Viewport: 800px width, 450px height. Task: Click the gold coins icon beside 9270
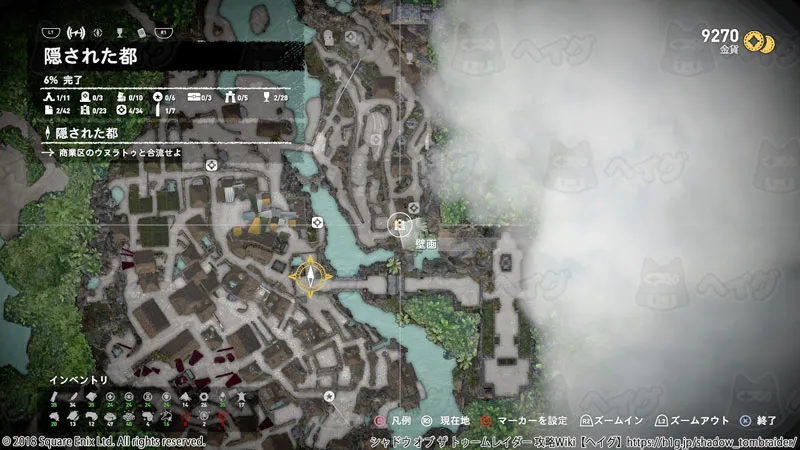pyautogui.click(x=765, y=40)
